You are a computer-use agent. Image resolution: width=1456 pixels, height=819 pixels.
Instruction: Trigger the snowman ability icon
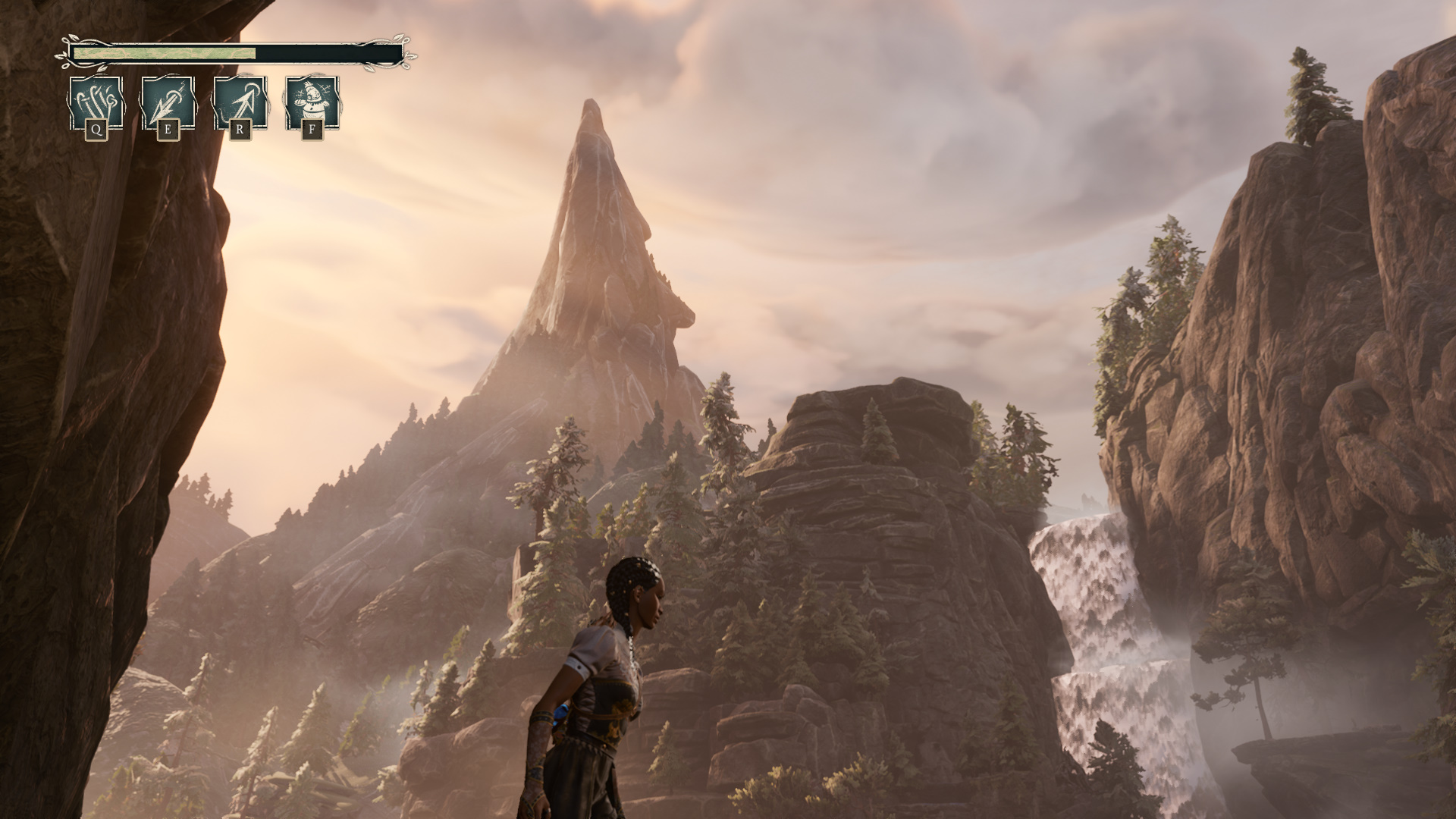312,103
